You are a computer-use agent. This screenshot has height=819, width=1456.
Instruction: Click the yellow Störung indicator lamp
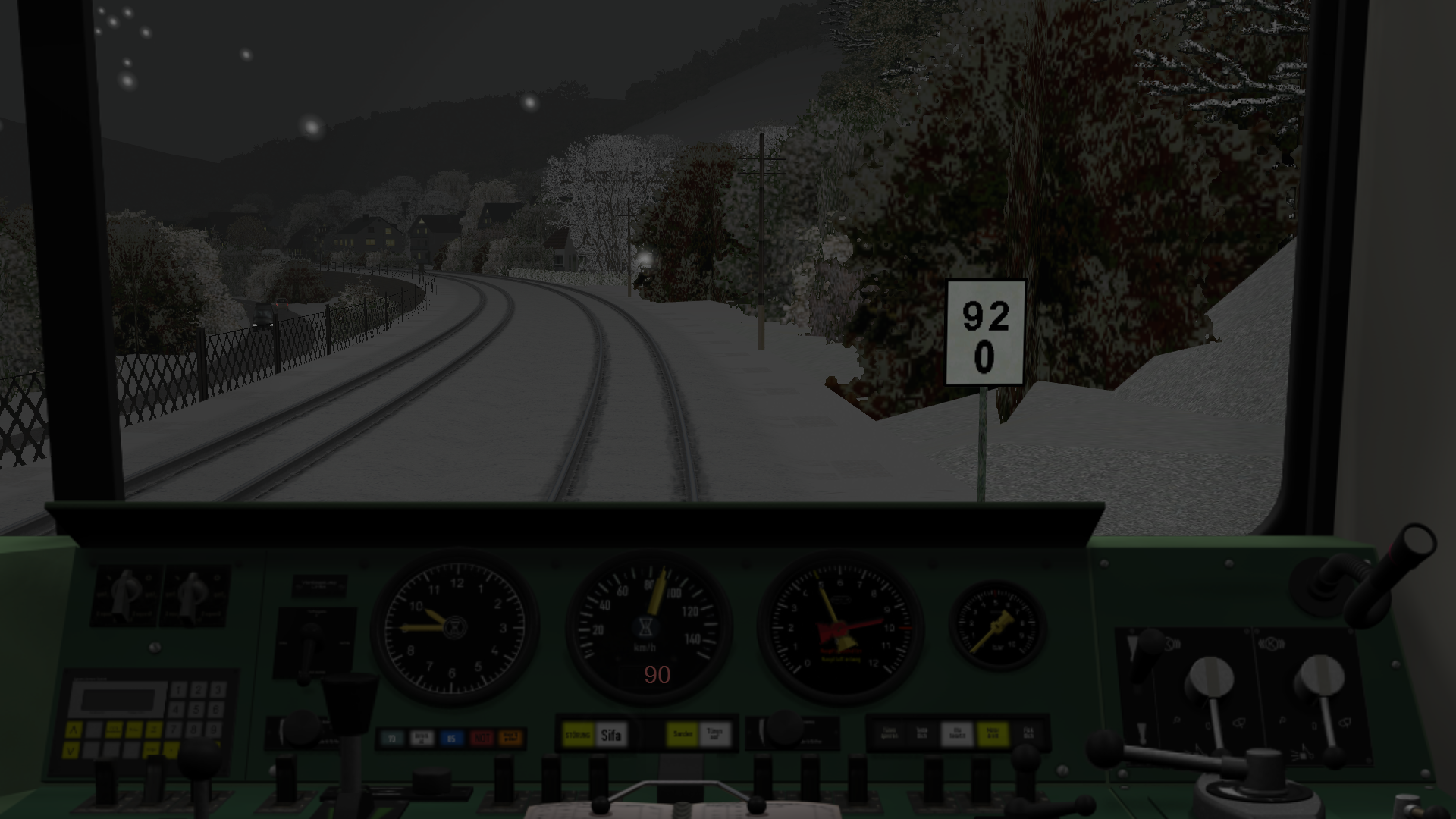[x=577, y=734]
